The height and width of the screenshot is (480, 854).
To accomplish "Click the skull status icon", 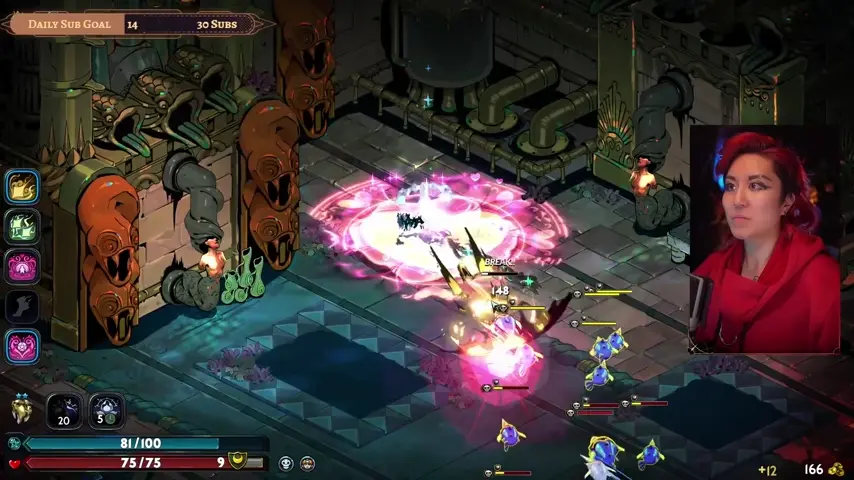I will tap(286, 463).
